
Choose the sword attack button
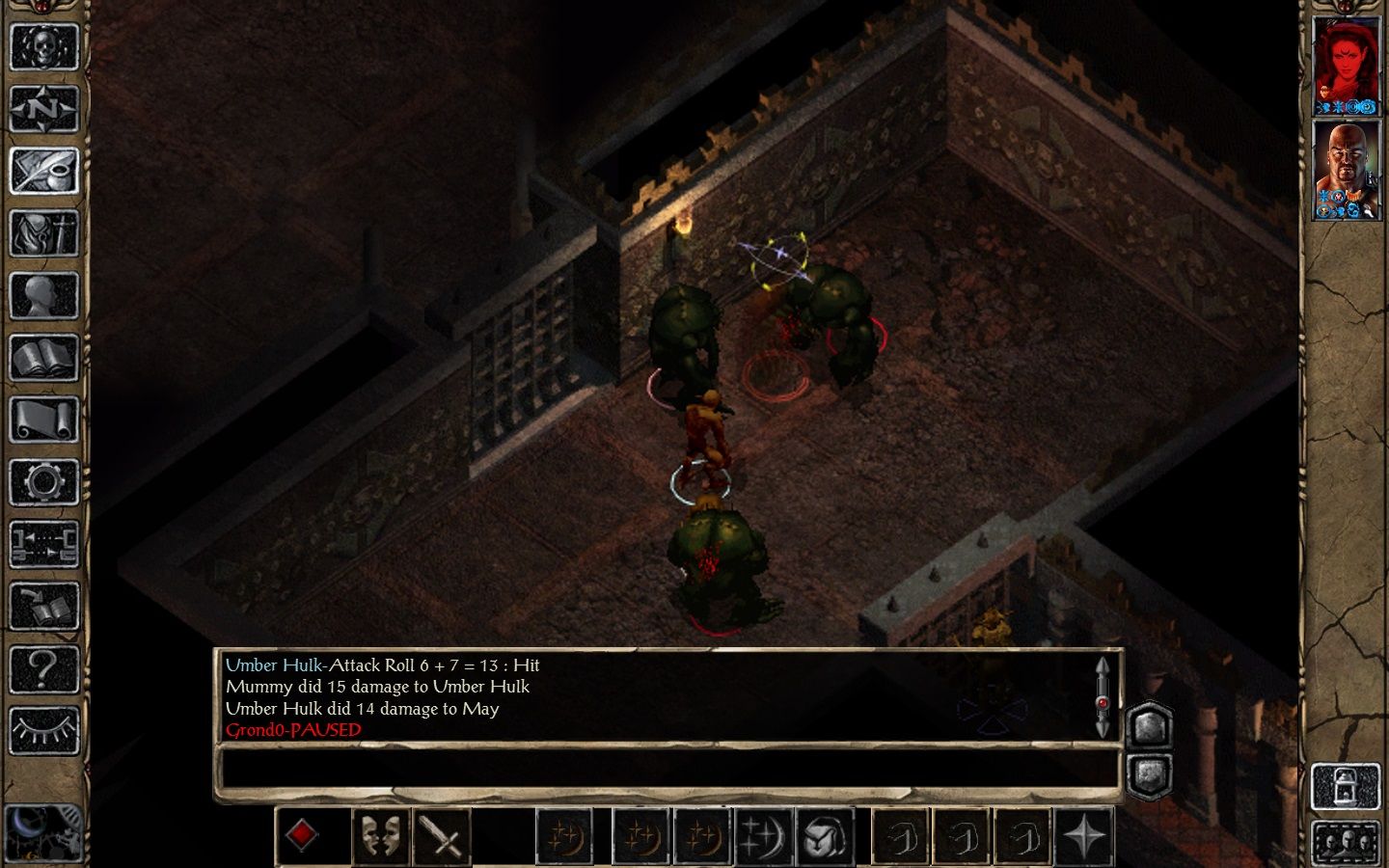pyautogui.click(x=443, y=835)
